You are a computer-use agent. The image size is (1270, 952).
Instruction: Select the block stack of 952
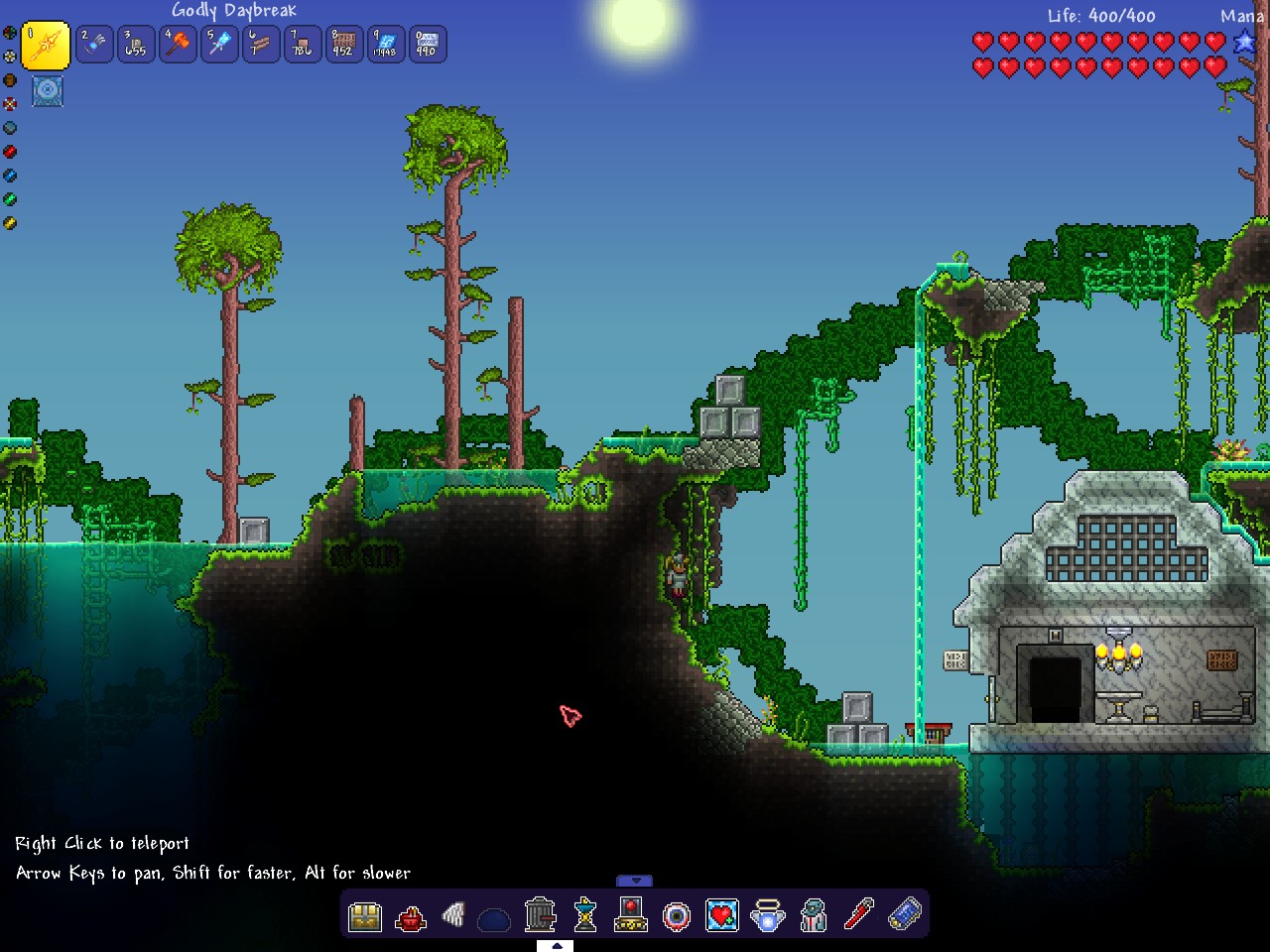coord(344,45)
